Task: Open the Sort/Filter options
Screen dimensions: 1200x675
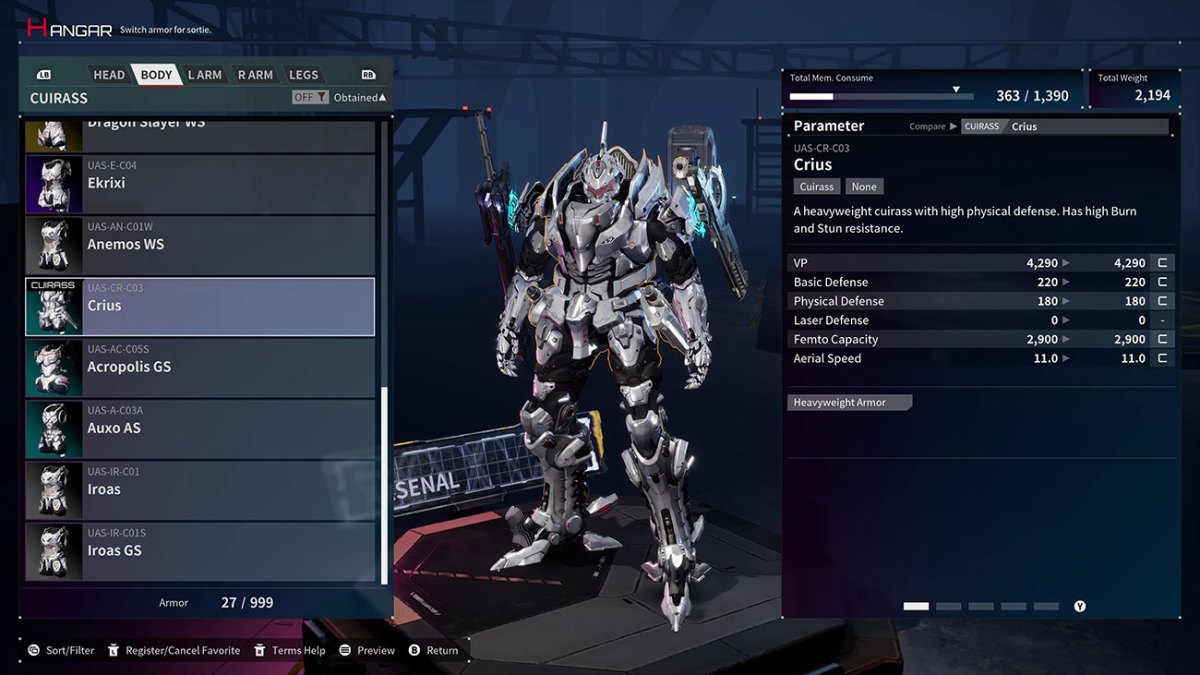Action: point(61,650)
